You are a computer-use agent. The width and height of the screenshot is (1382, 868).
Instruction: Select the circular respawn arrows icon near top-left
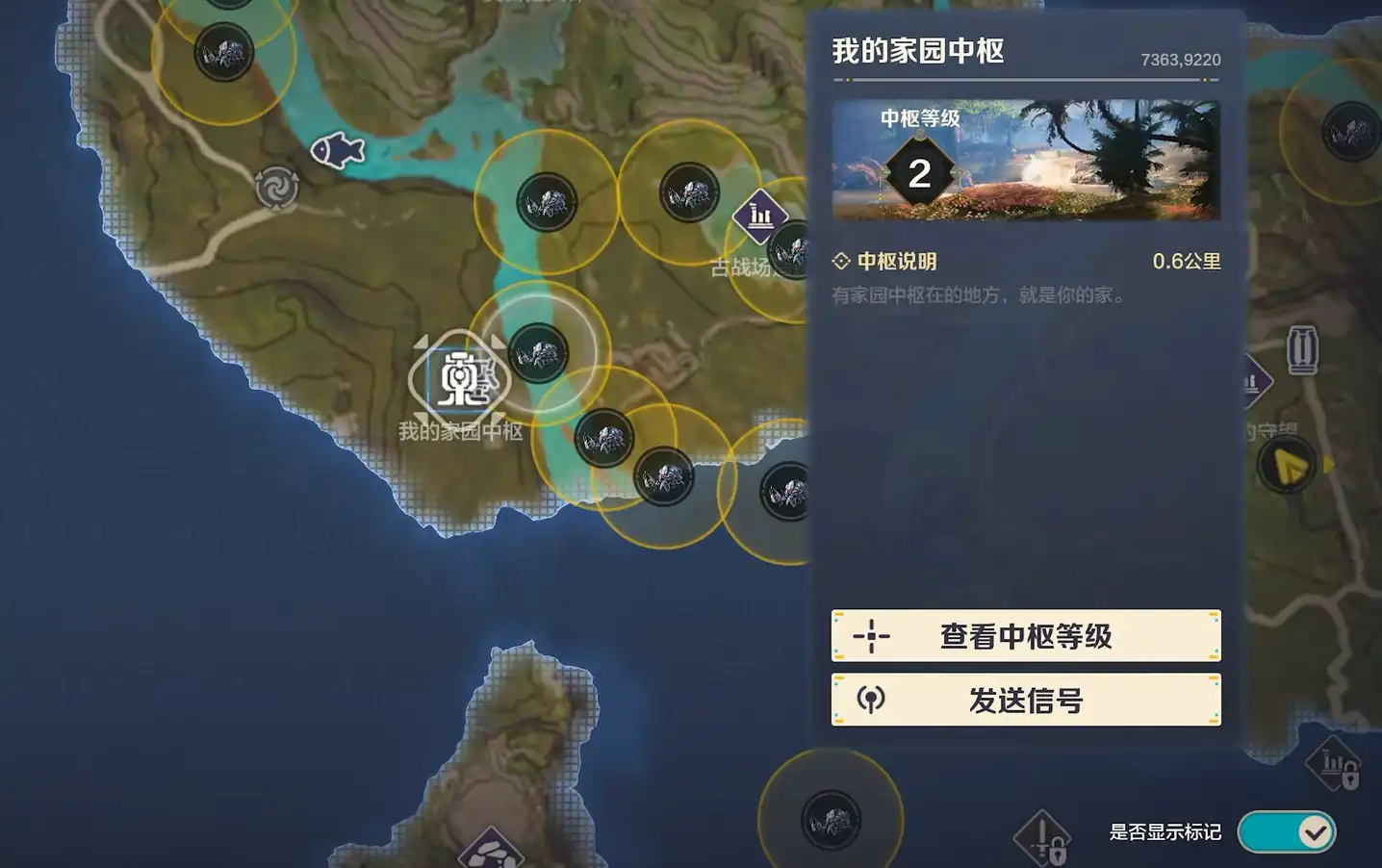tap(274, 190)
